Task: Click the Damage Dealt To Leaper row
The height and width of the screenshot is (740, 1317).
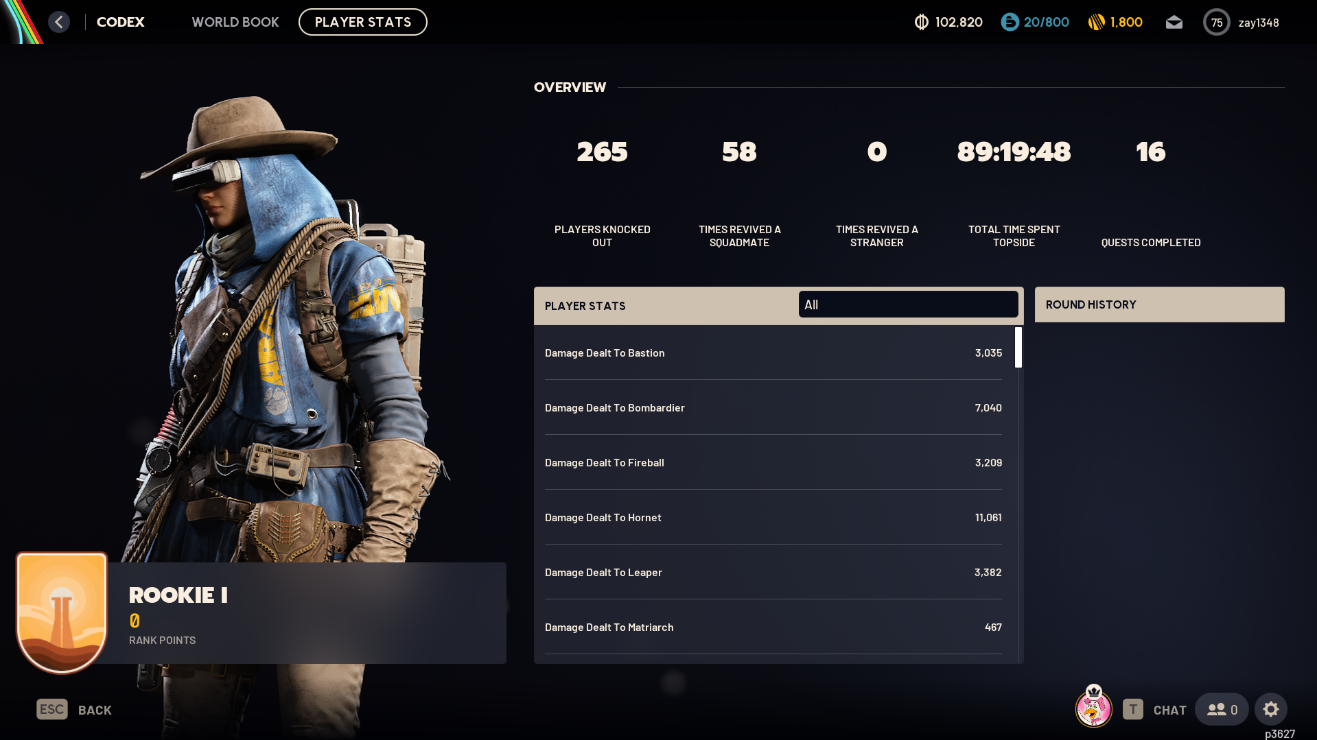Action: pyautogui.click(x=773, y=573)
